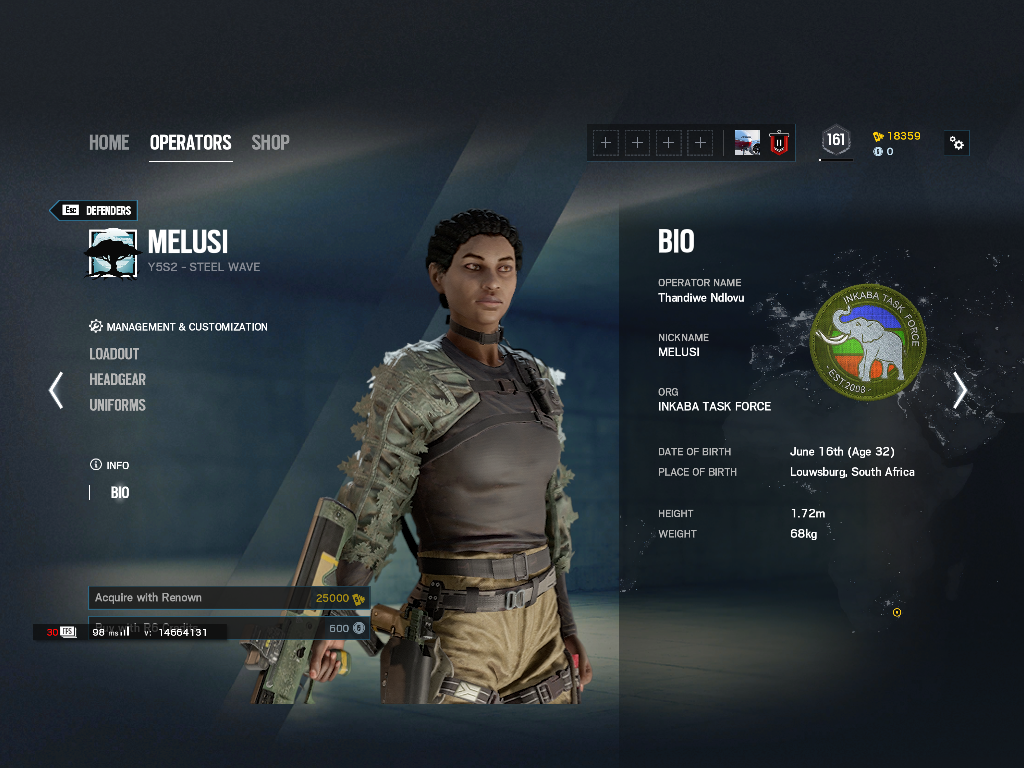Show the next operator with right arrow
The width and height of the screenshot is (1024, 768).
(x=960, y=390)
